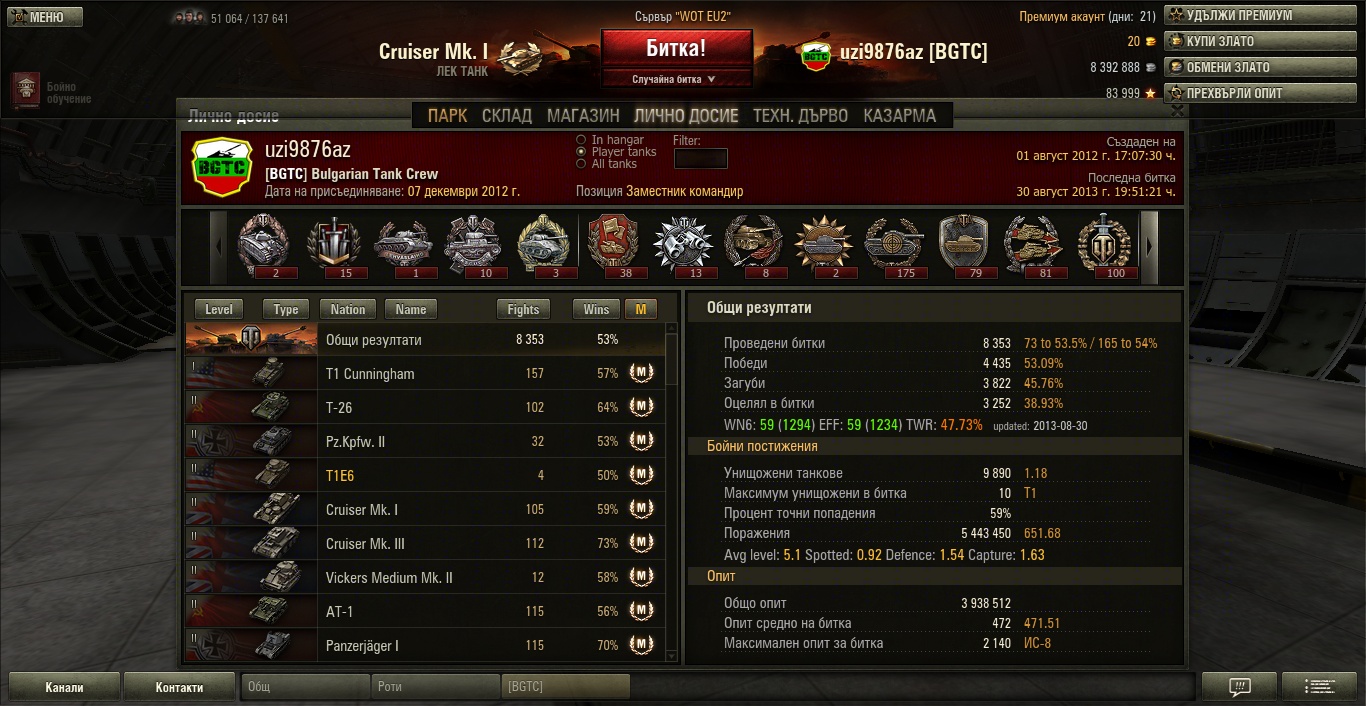Choose the All tanks radio option
The image size is (1366, 706).
tap(582, 164)
